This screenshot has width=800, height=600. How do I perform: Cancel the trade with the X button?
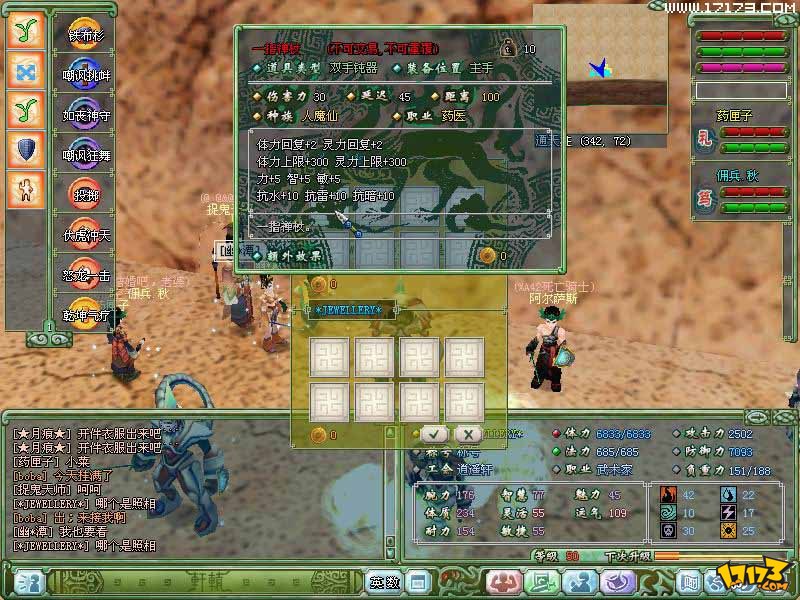pos(467,434)
